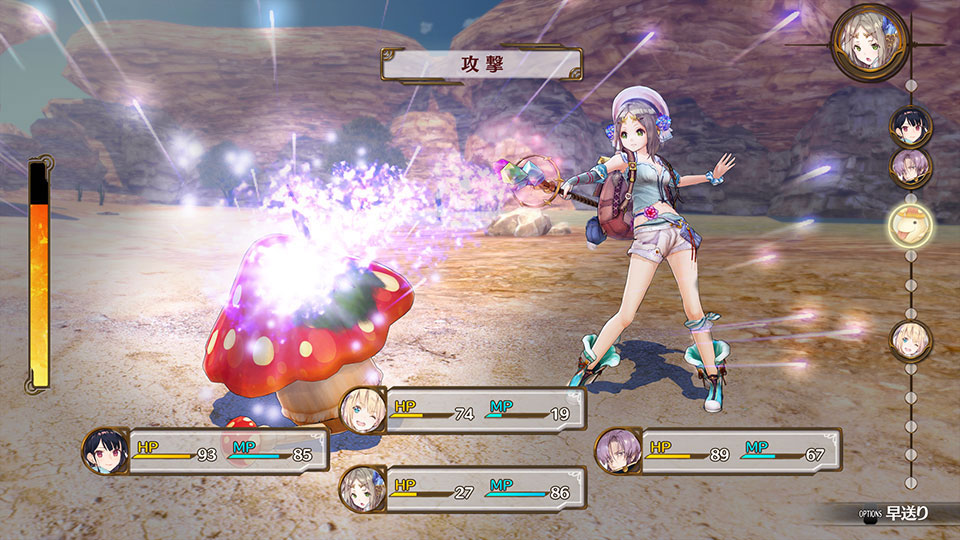This screenshot has width=960, height=540.
Task: Select the black-haired girl's status panel
Action: (x=206, y=451)
